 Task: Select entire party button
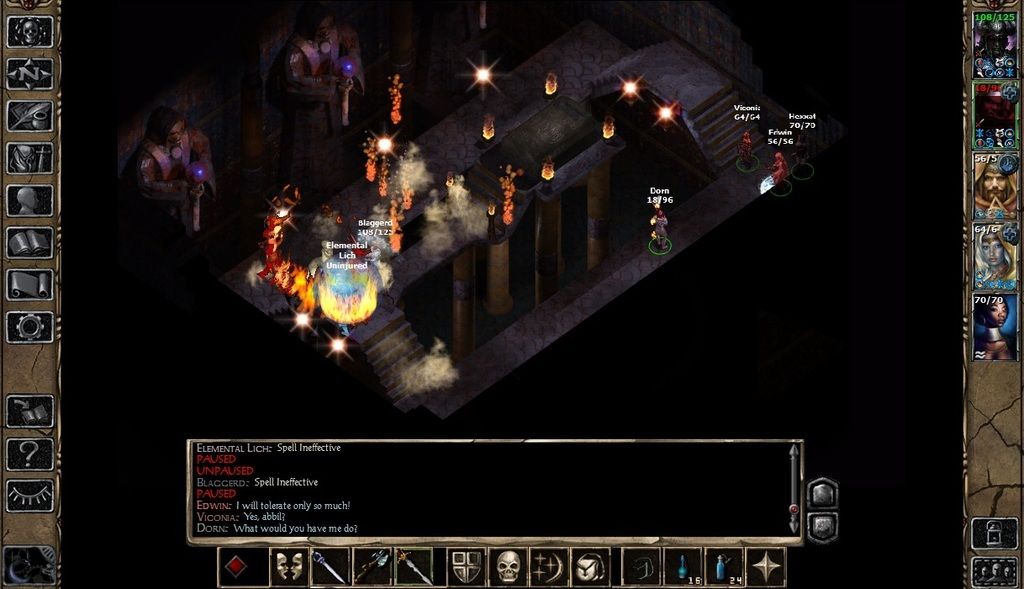point(994,571)
